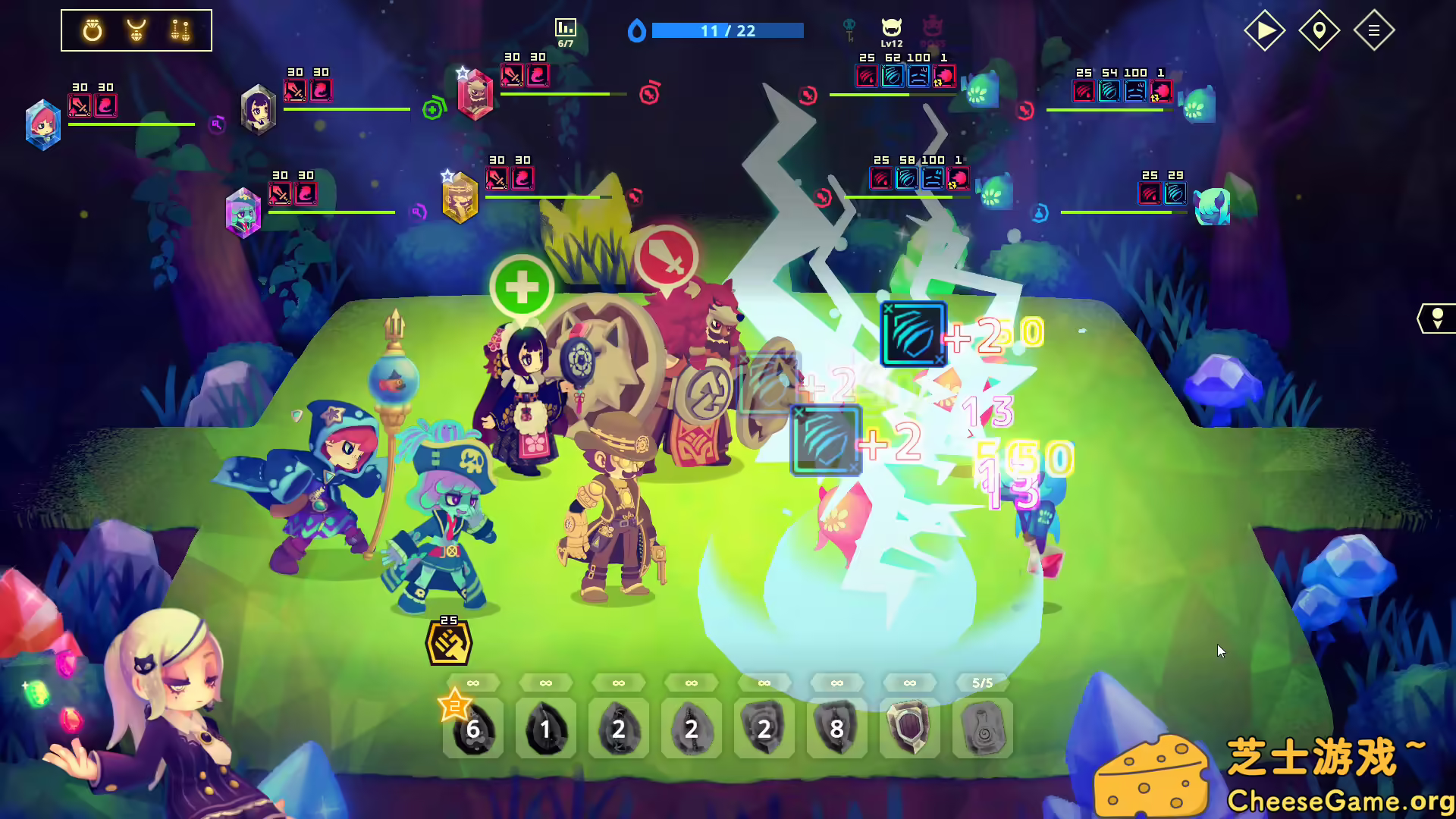Open the map via the location pin icon

click(x=1319, y=31)
